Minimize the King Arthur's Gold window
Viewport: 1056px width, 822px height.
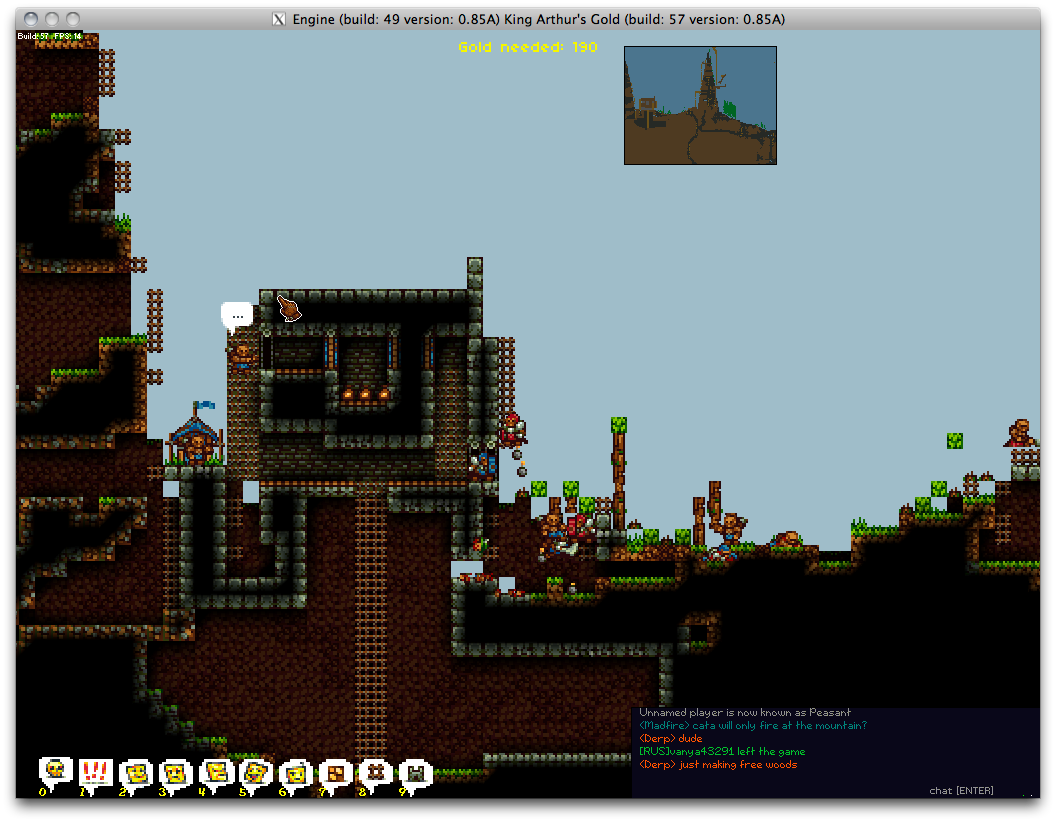(x=52, y=19)
